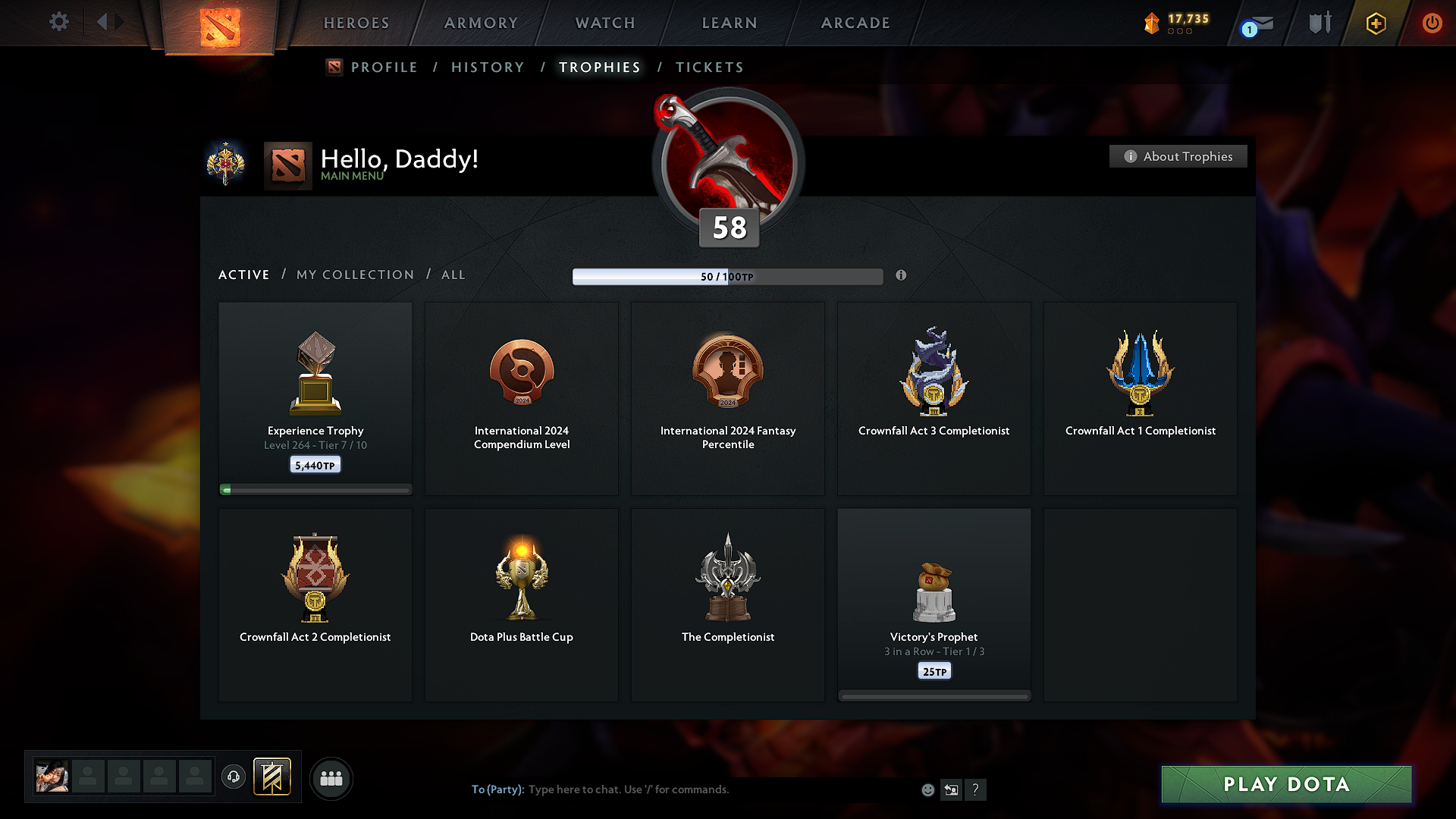The height and width of the screenshot is (819, 1456).
Task: Switch to the TICKETS tab
Action: click(709, 67)
